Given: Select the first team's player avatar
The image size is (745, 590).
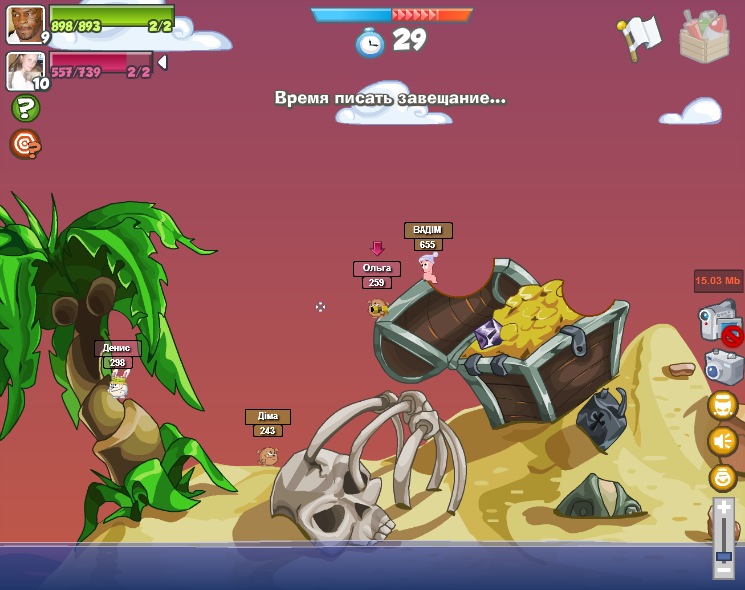Looking at the screenshot, I should (x=25, y=24).
